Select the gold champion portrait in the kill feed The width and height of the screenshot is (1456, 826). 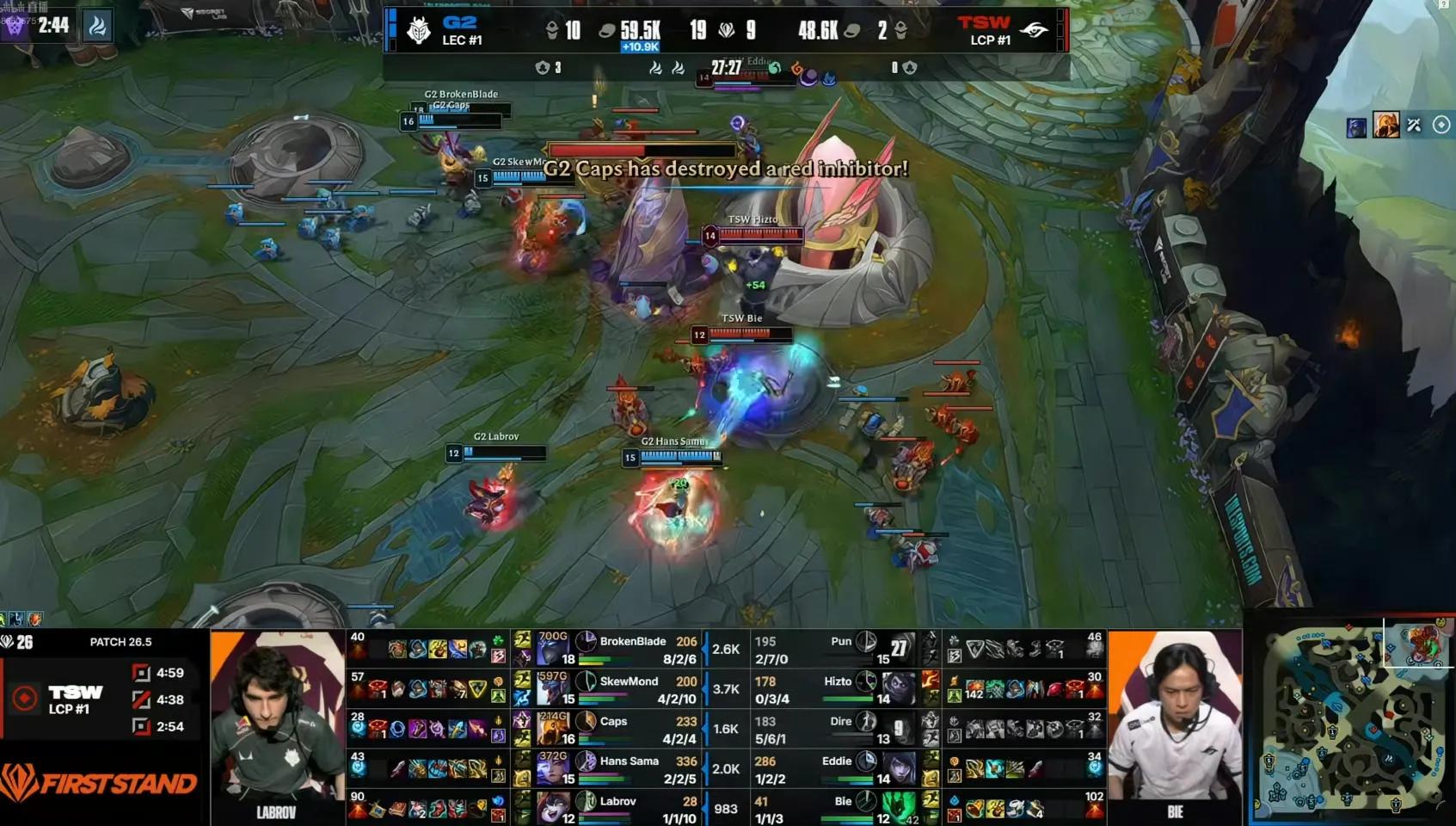tap(1385, 126)
